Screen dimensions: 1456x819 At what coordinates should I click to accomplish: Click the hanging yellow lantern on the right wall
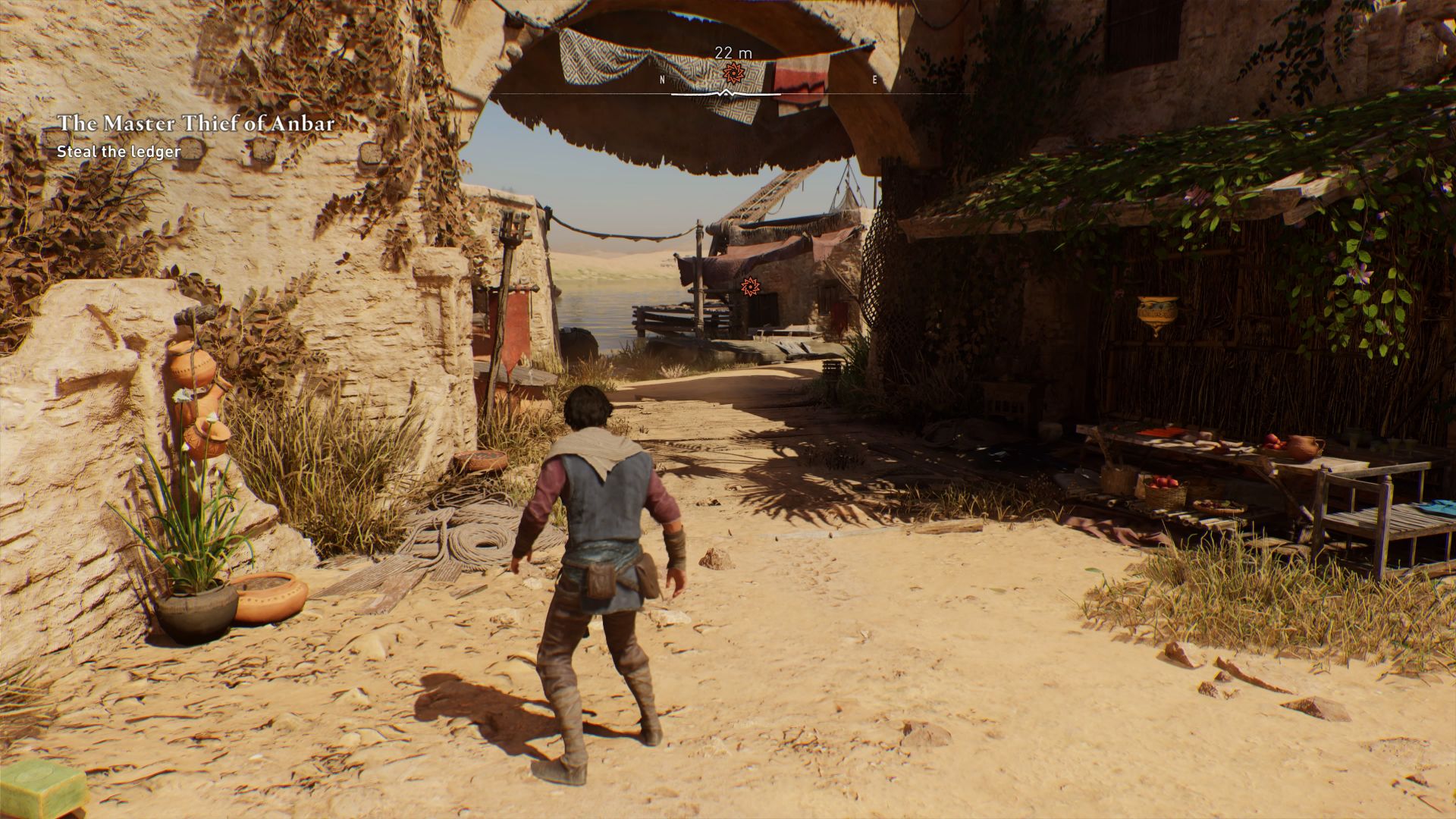pyautogui.click(x=1156, y=311)
